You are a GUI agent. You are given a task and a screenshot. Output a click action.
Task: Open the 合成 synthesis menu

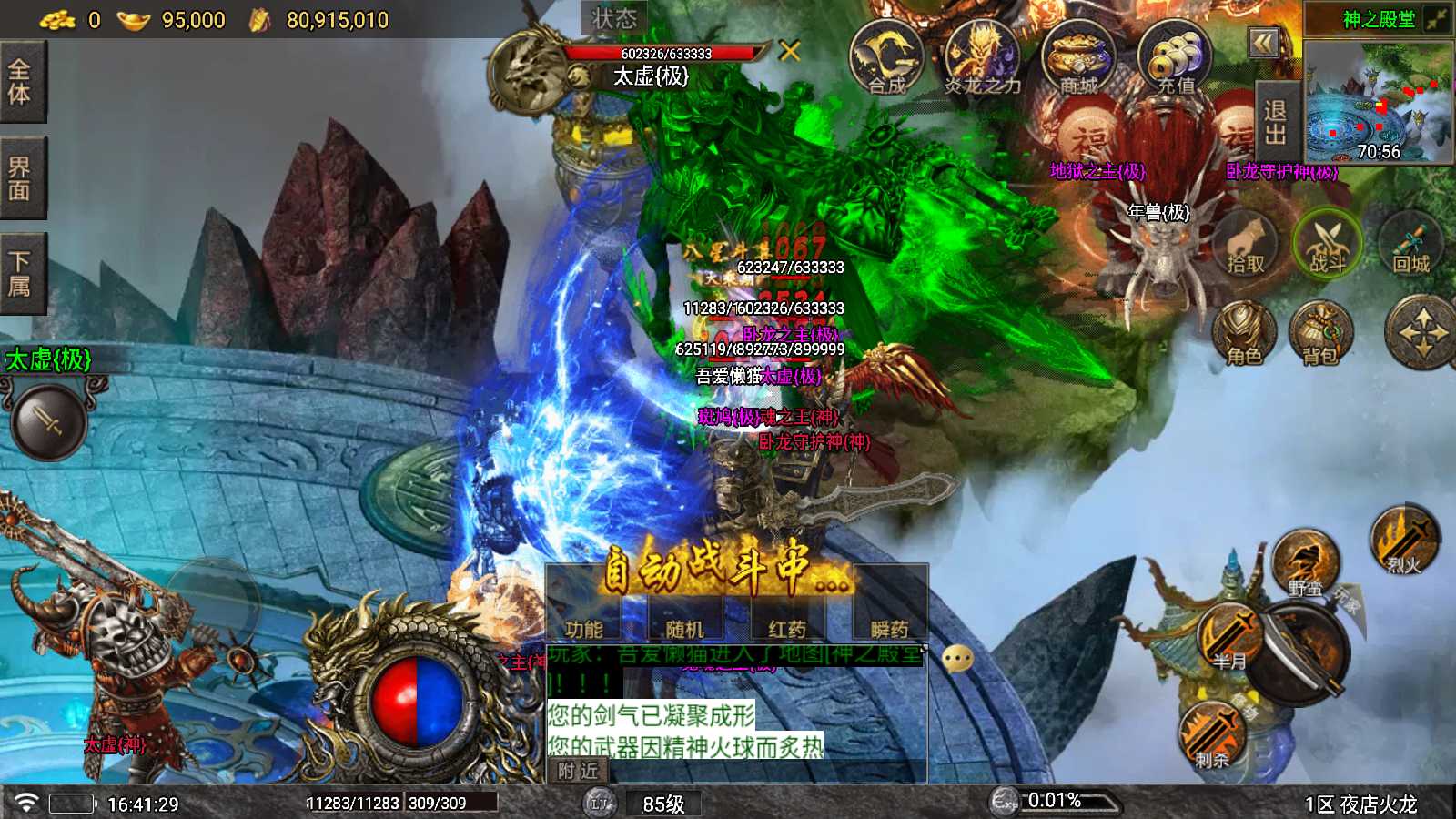point(885,58)
